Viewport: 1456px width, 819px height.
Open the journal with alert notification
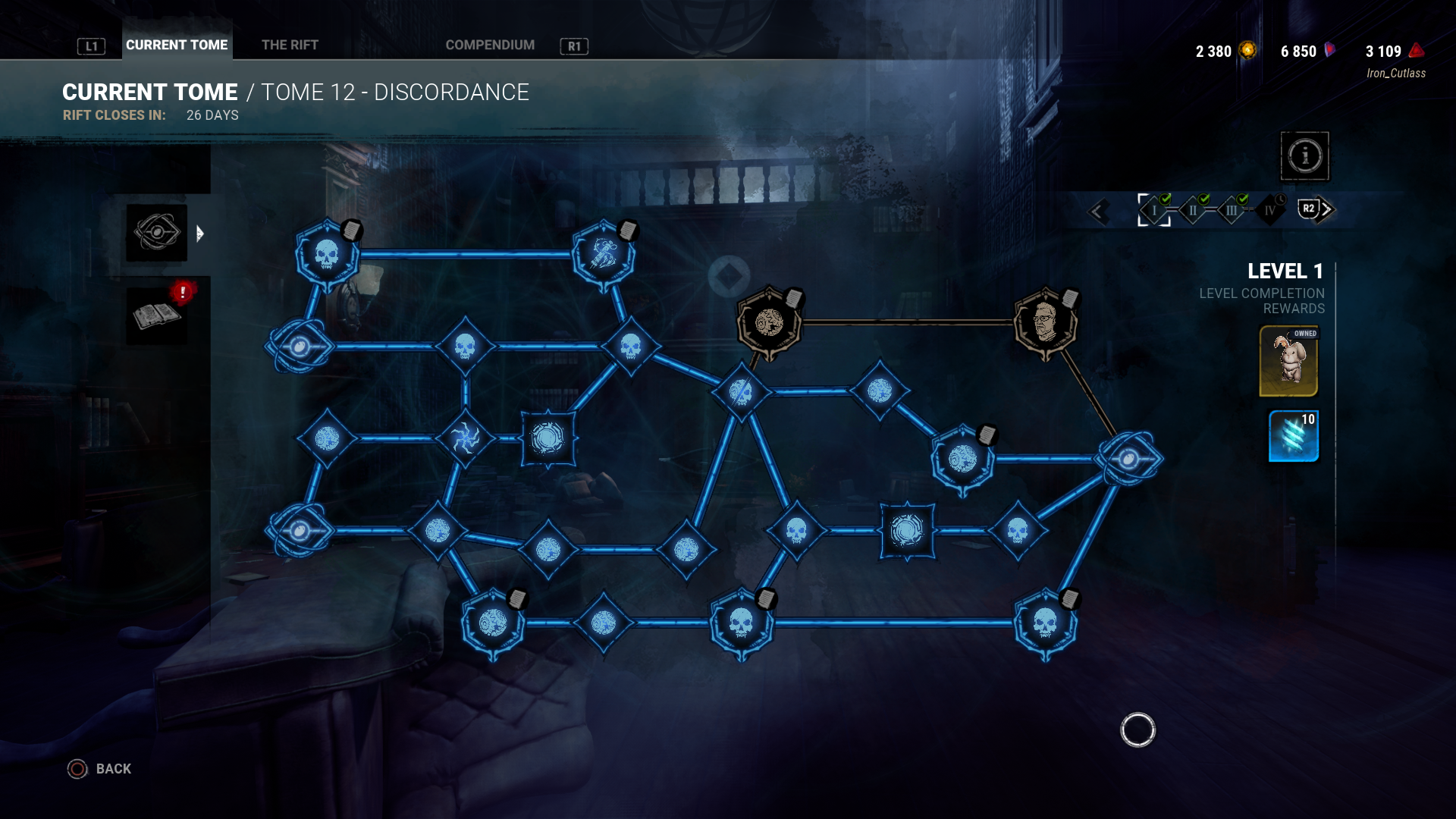pyautogui.click(x=157, y=315)
